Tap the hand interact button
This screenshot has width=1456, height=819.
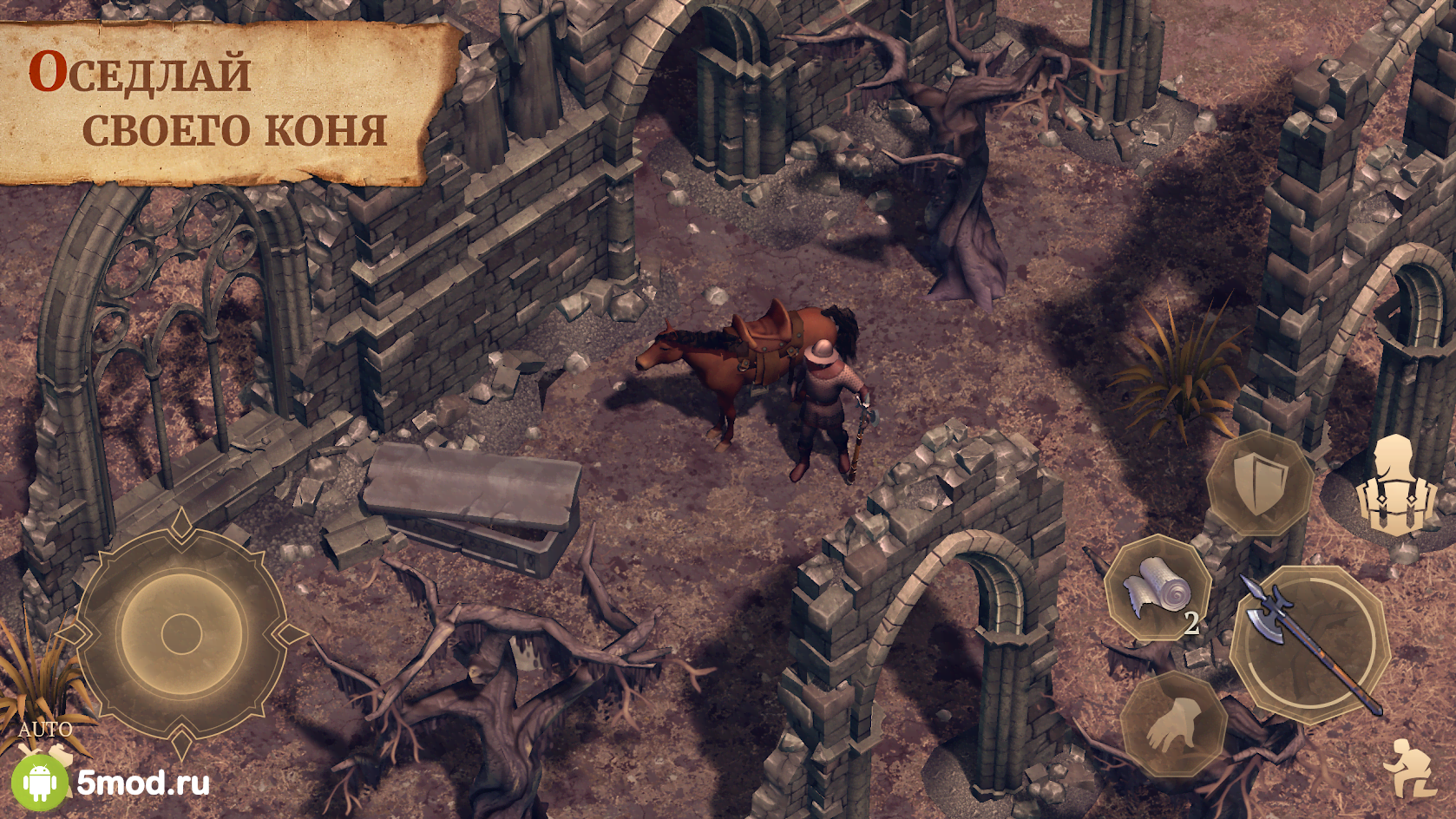[1172, 724]
